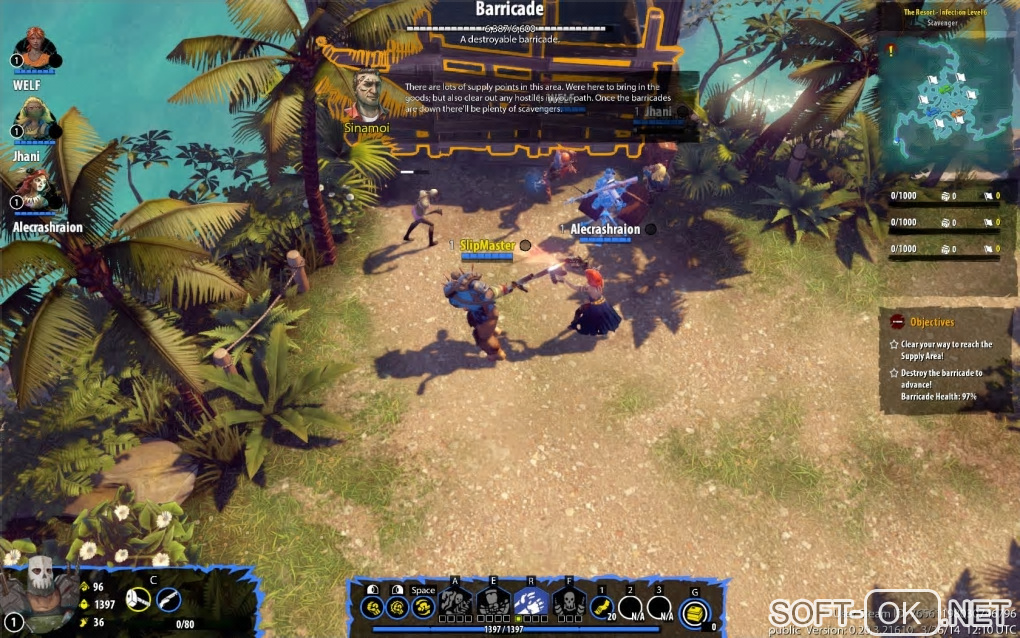Select the Alecrashraion team portrait

pos(36,190)
